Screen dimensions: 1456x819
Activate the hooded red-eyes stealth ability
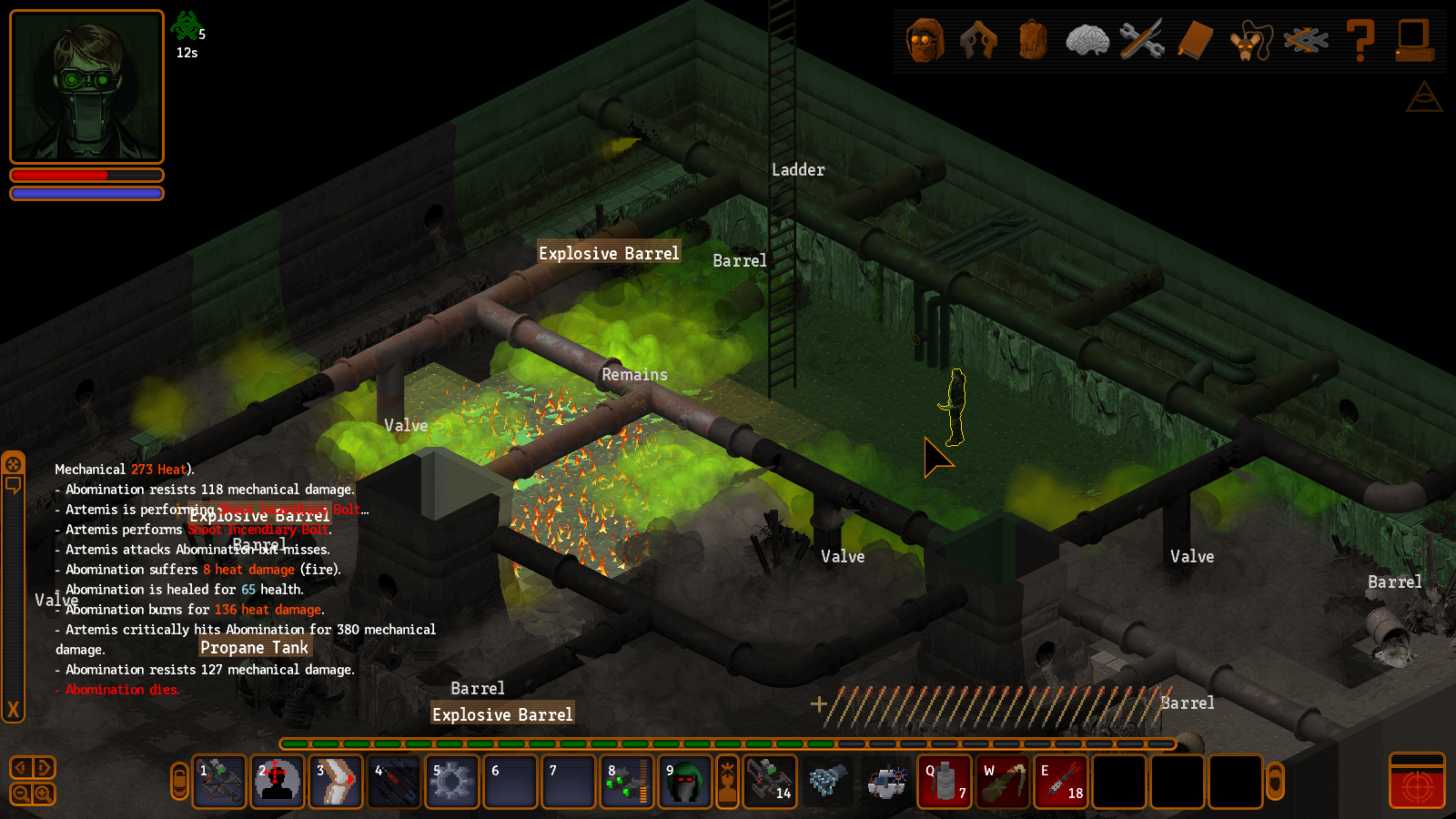(685, 782)
